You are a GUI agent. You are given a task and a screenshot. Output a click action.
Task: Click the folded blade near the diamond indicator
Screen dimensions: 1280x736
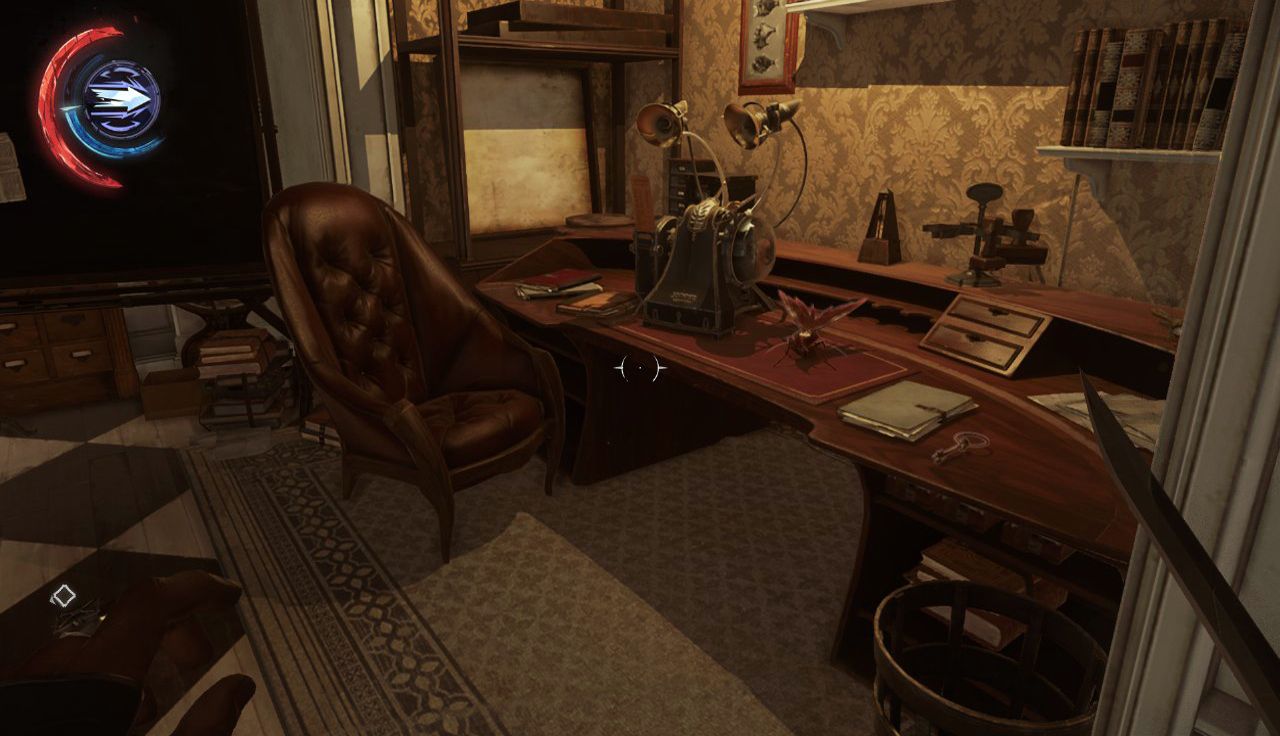click(80, 618)
